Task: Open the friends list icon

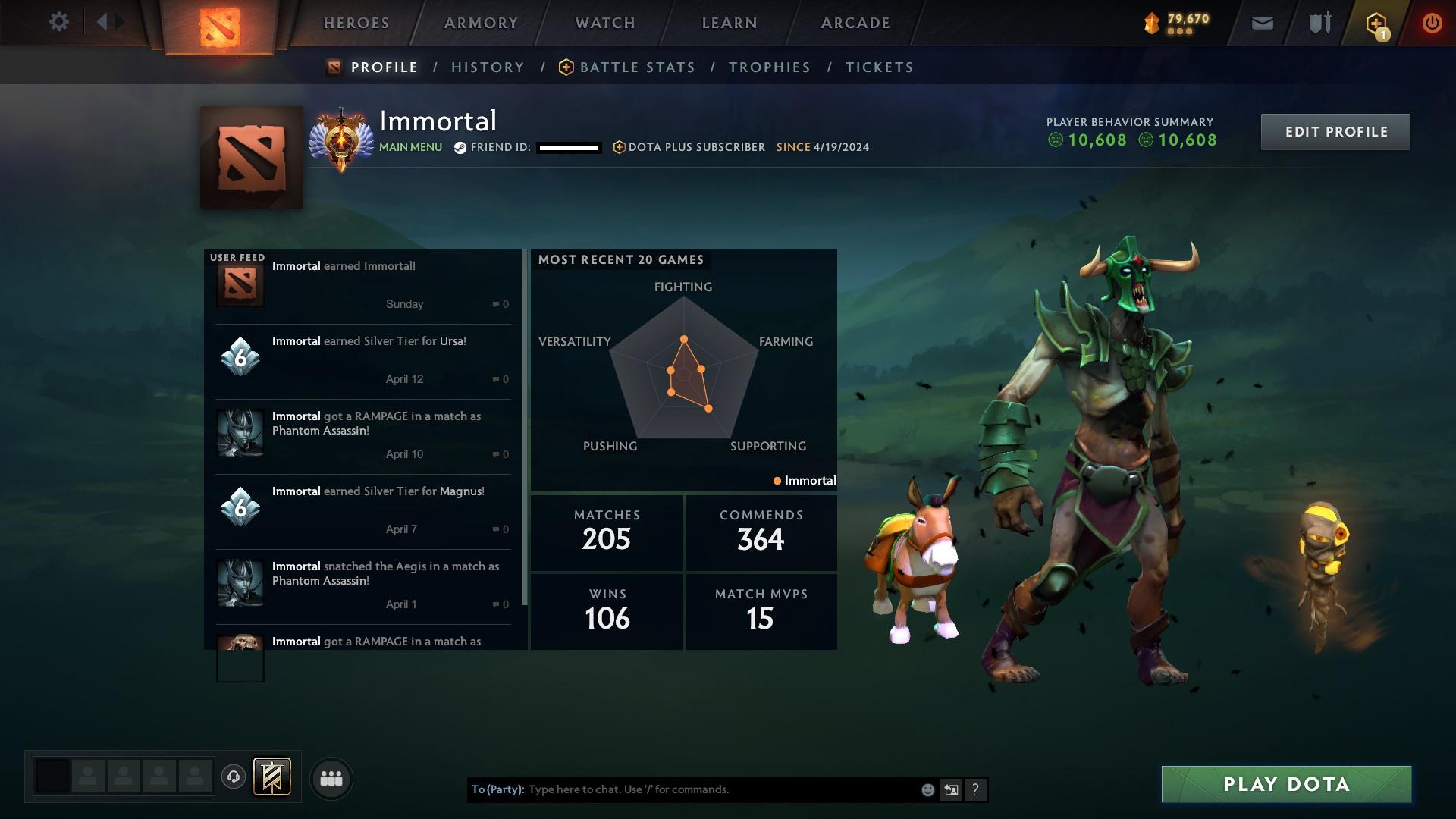Action: [331, 777]
